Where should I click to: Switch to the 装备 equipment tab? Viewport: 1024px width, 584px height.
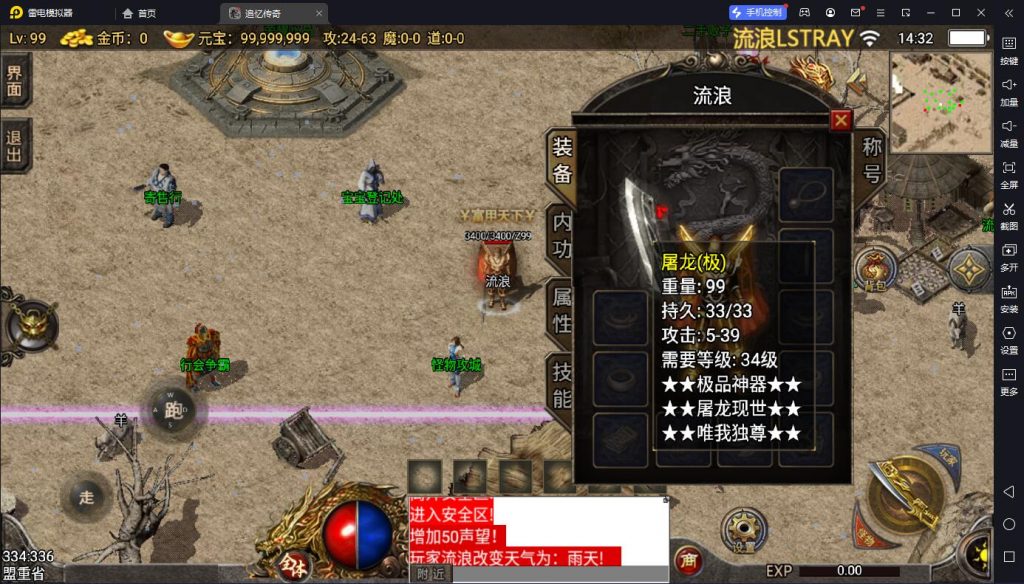pyautogui.click(x=562, y=160)
